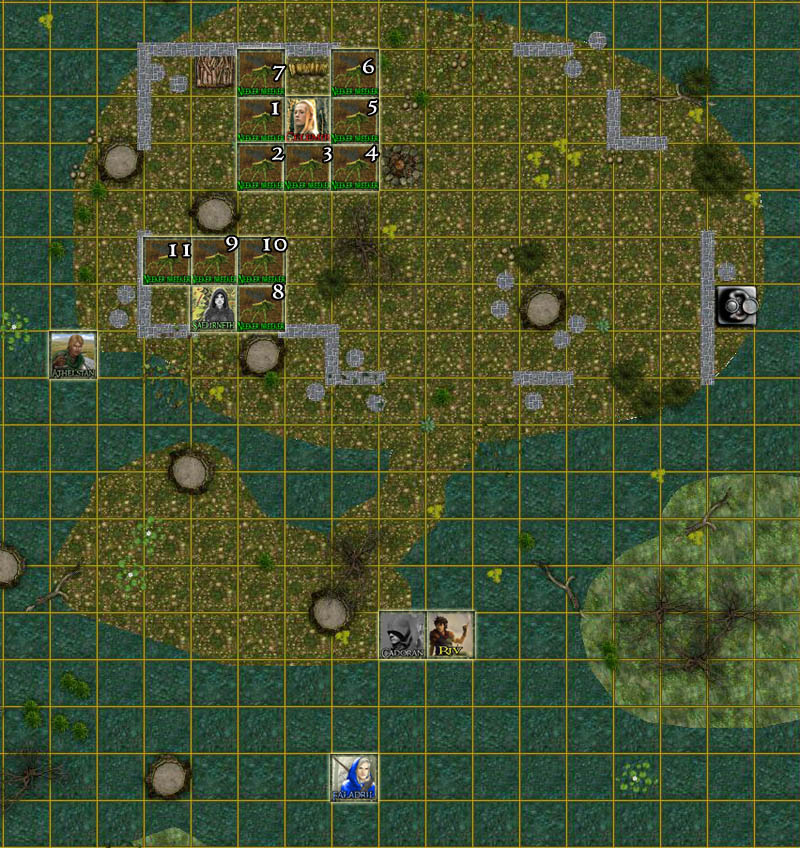800x848 pixels.
Task: Choose Needler token number 3
Action: point(307,166)
